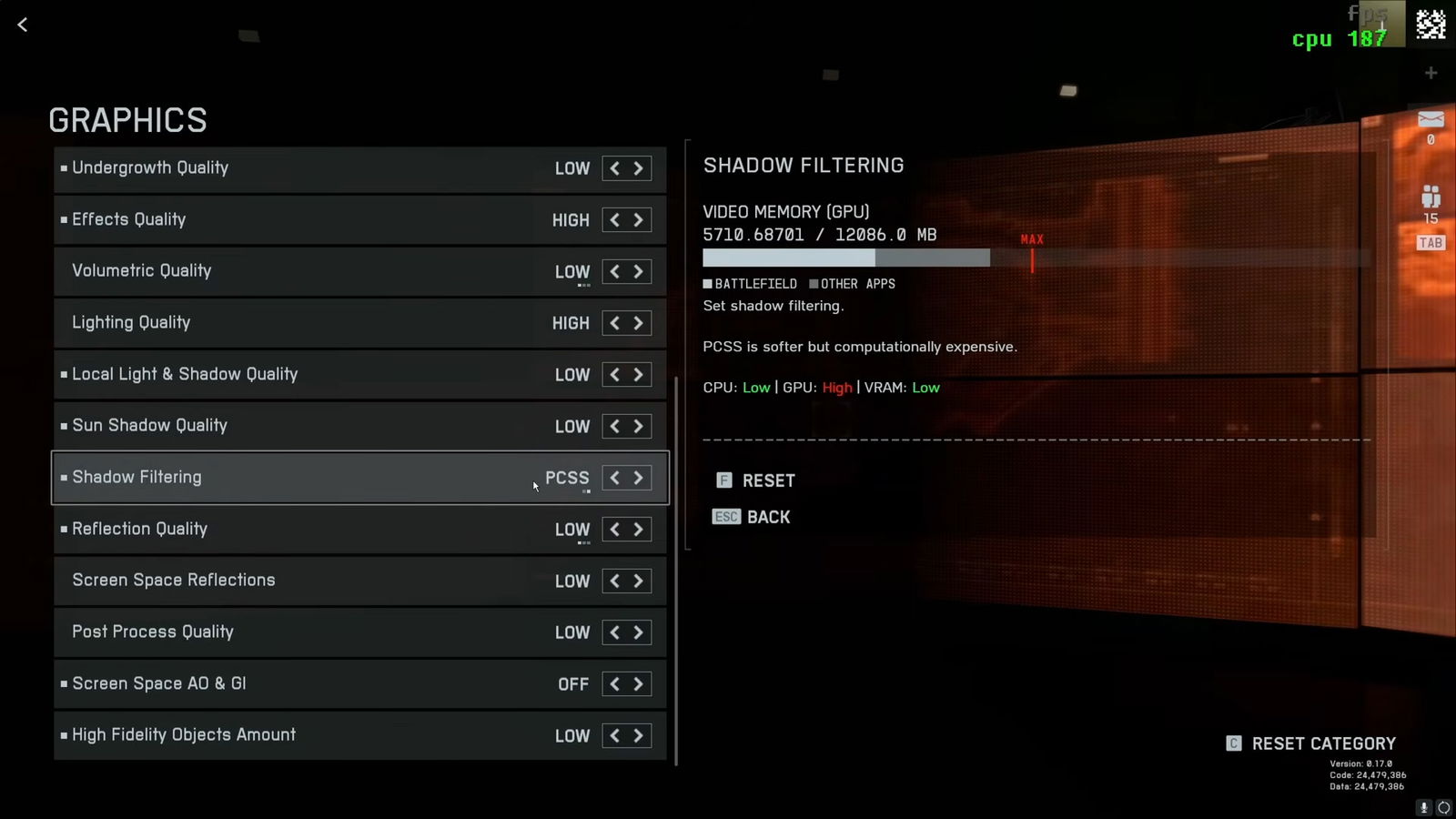Raise Volumetric Quality with its right arrow

[x=640, y=271]
